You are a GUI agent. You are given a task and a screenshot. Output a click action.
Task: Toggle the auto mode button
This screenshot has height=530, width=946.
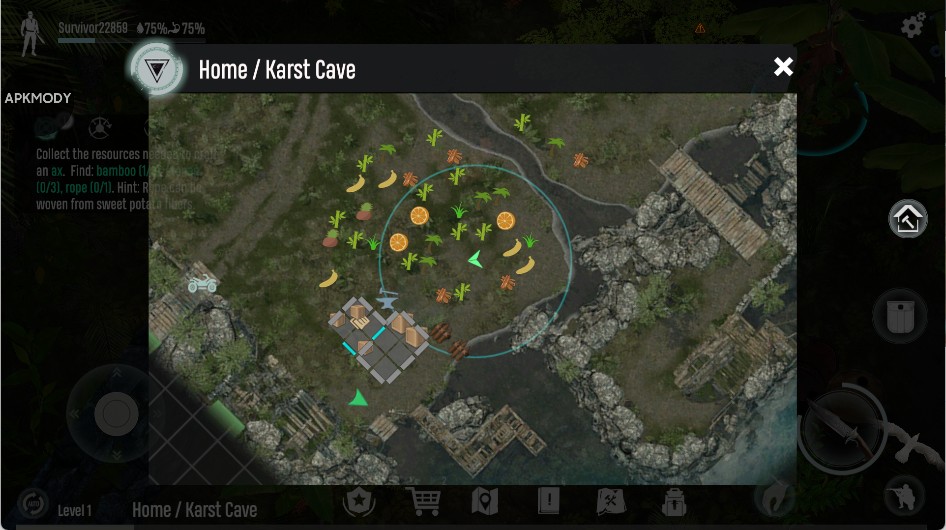click(x=32, y=503)
